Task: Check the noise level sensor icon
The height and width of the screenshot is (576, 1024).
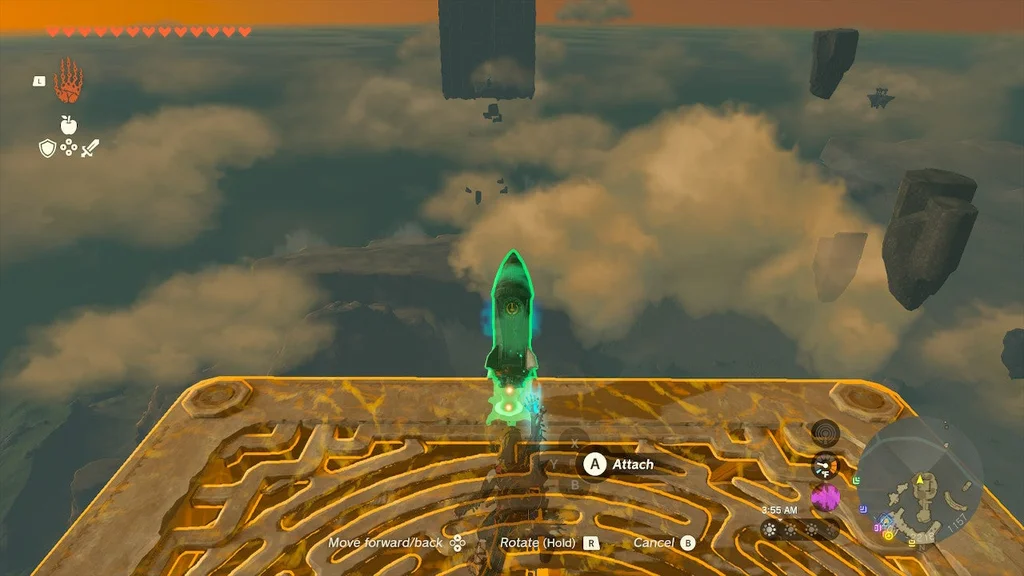Action: point(825,433)
